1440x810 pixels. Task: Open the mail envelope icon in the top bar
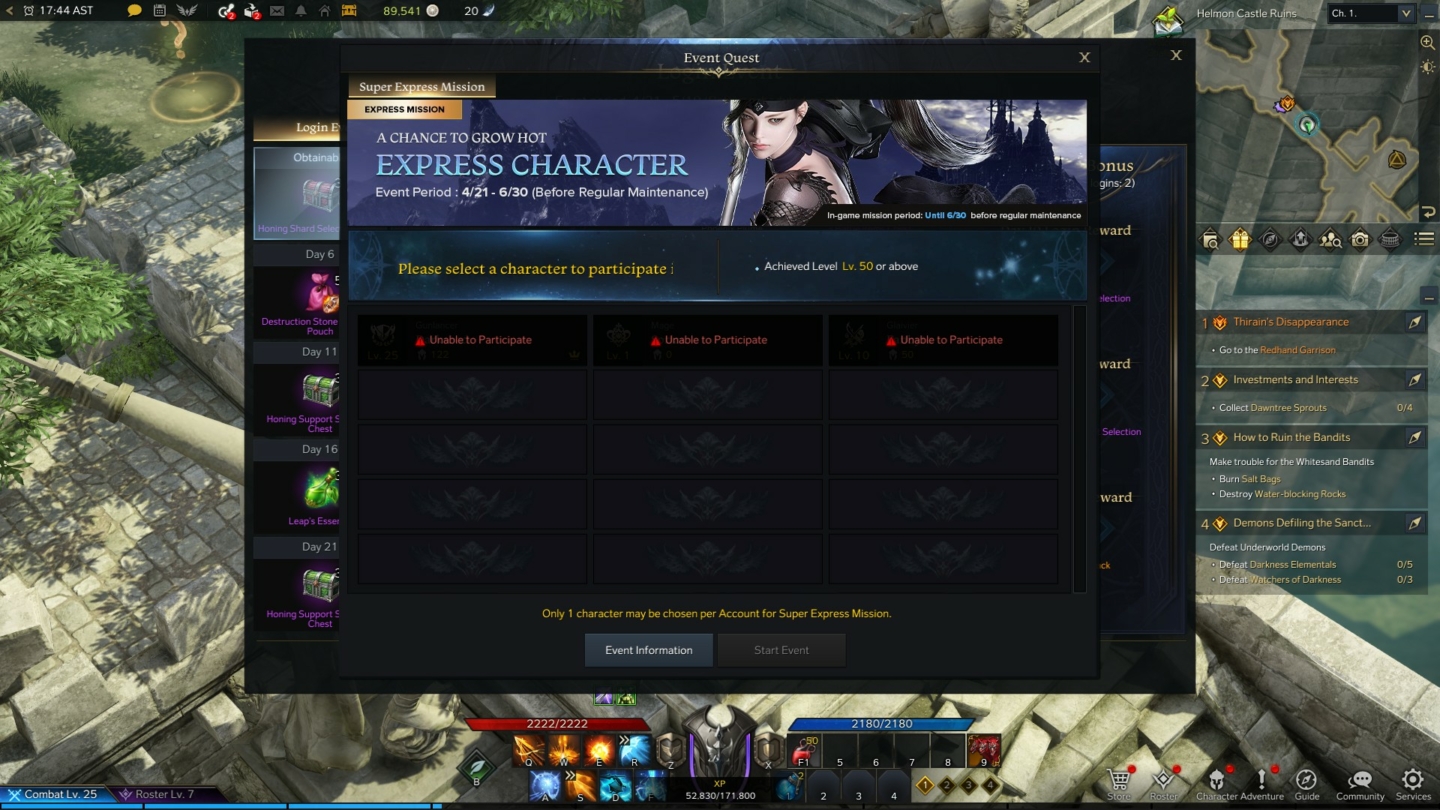[275, 13]
